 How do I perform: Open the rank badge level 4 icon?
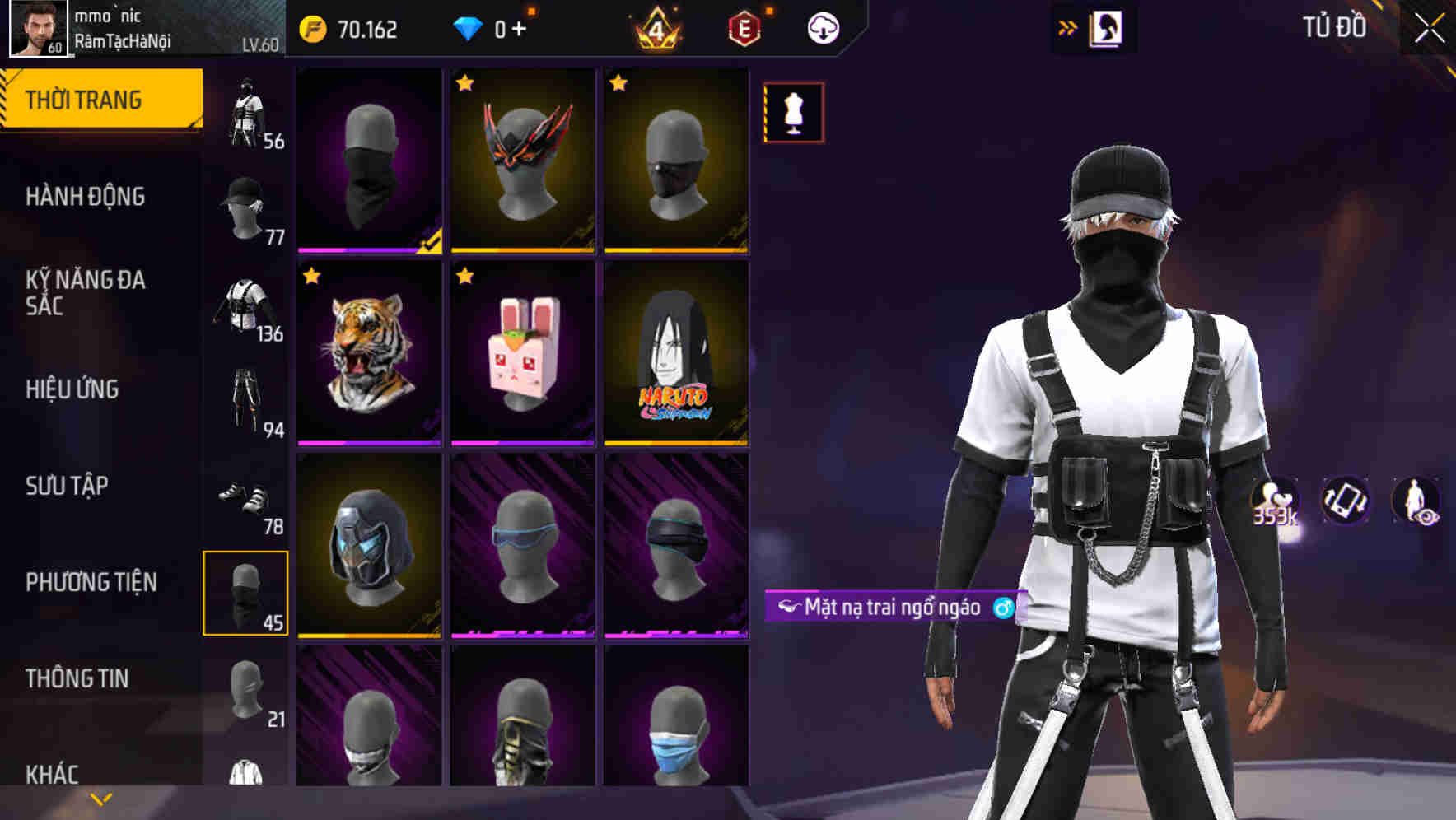click(656, 27)
